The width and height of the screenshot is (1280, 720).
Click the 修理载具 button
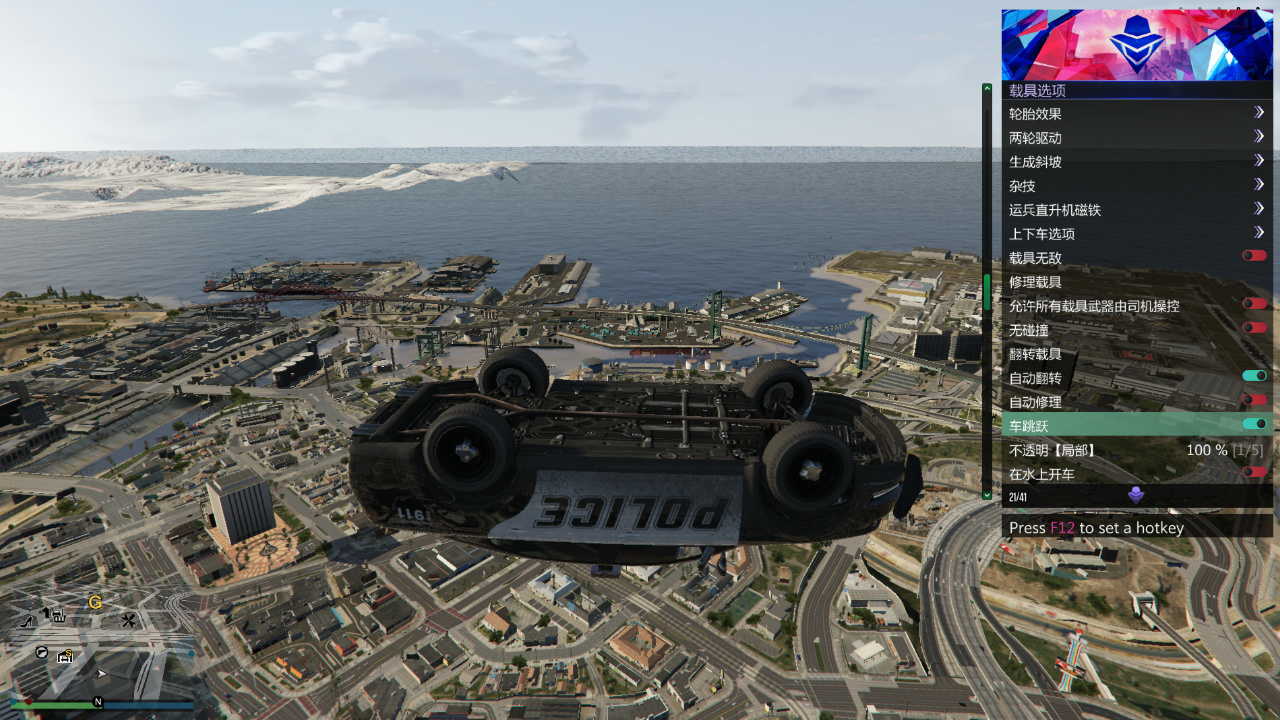click(1100, 281)
